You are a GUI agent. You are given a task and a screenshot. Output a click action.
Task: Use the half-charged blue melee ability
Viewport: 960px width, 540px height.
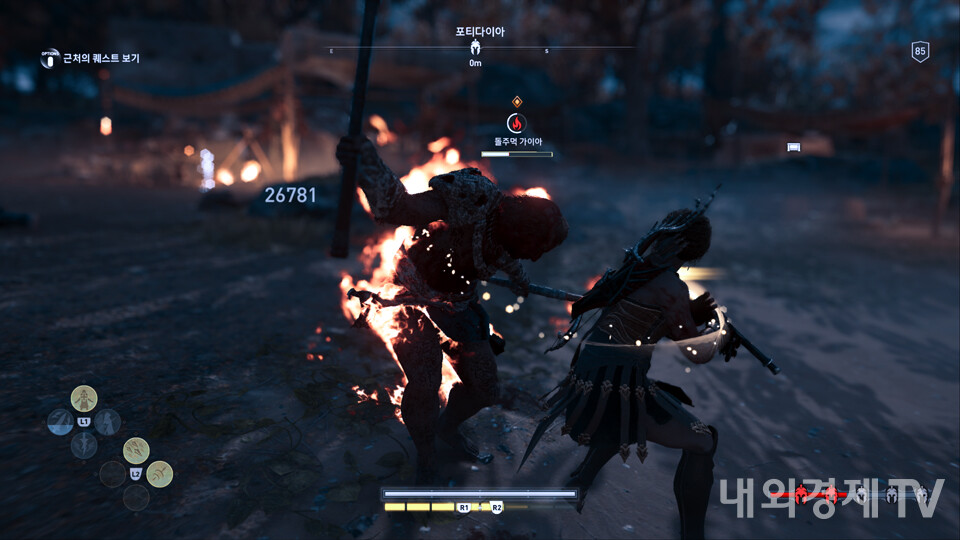[59, 422]
